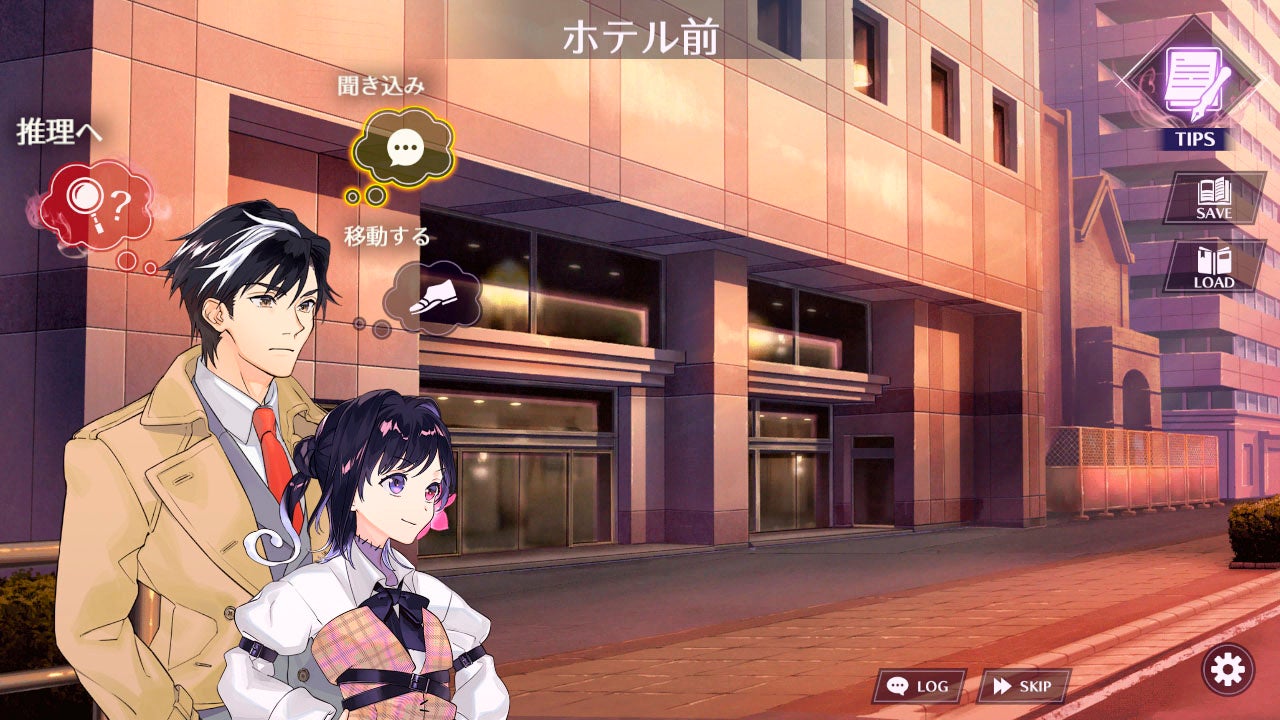
Task: Choose the 聞き込み speech bubble action
Action: pyautogui.click(x=403, y=150)
